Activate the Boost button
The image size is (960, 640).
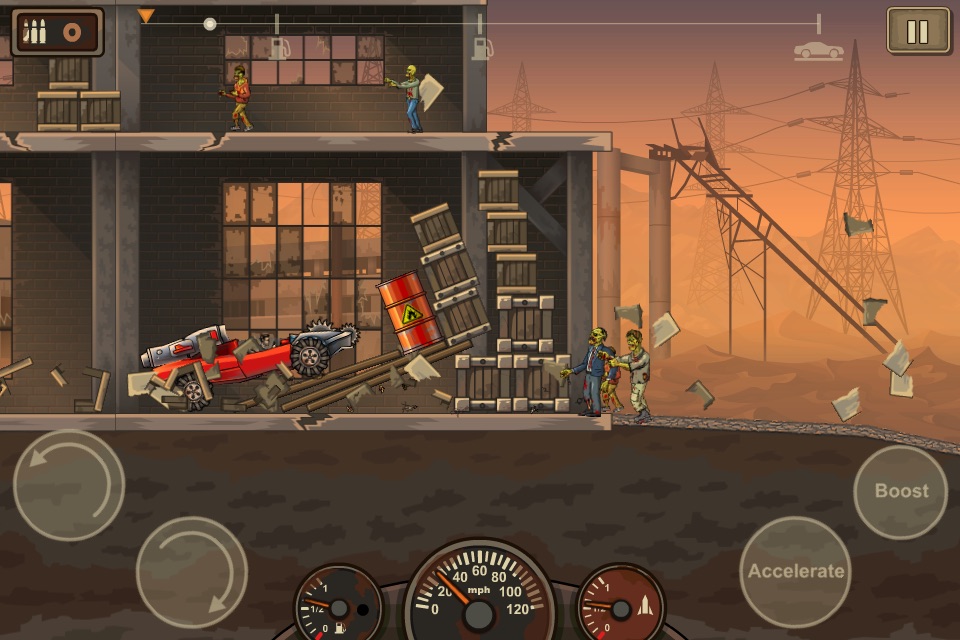click(x=901, y=491)
